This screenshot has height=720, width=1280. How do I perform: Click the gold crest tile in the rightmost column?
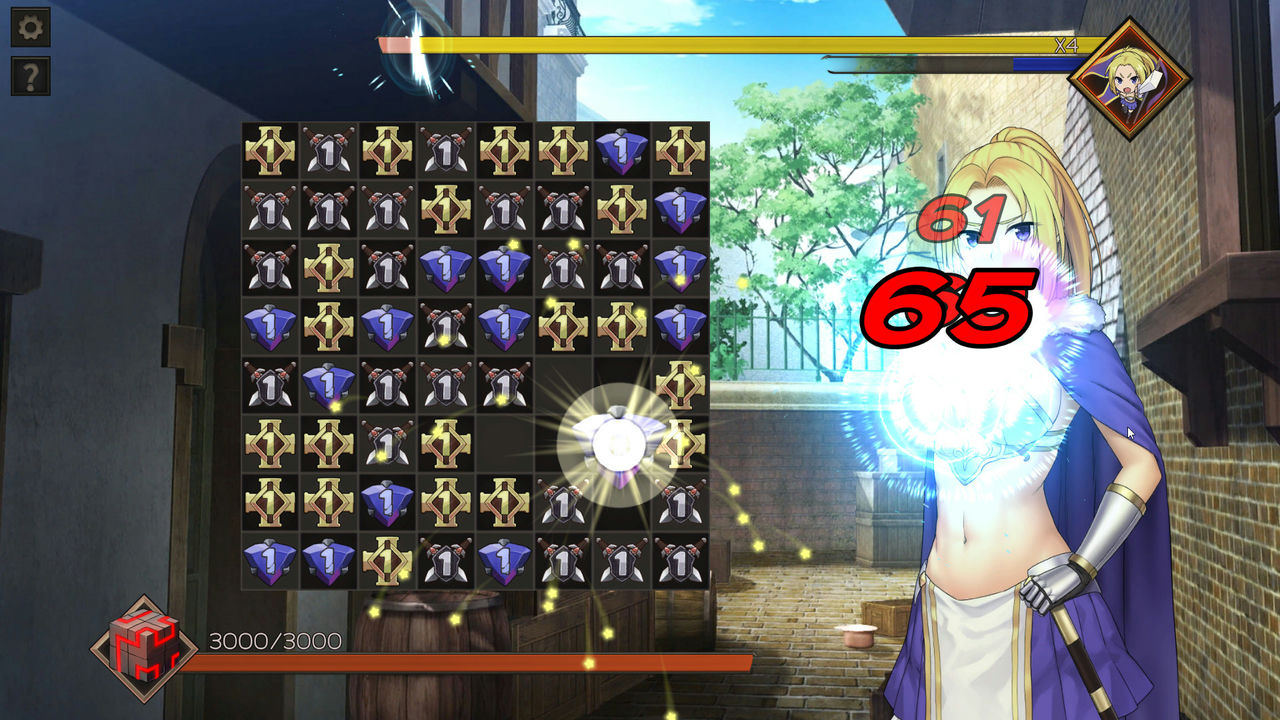(679, 385)
